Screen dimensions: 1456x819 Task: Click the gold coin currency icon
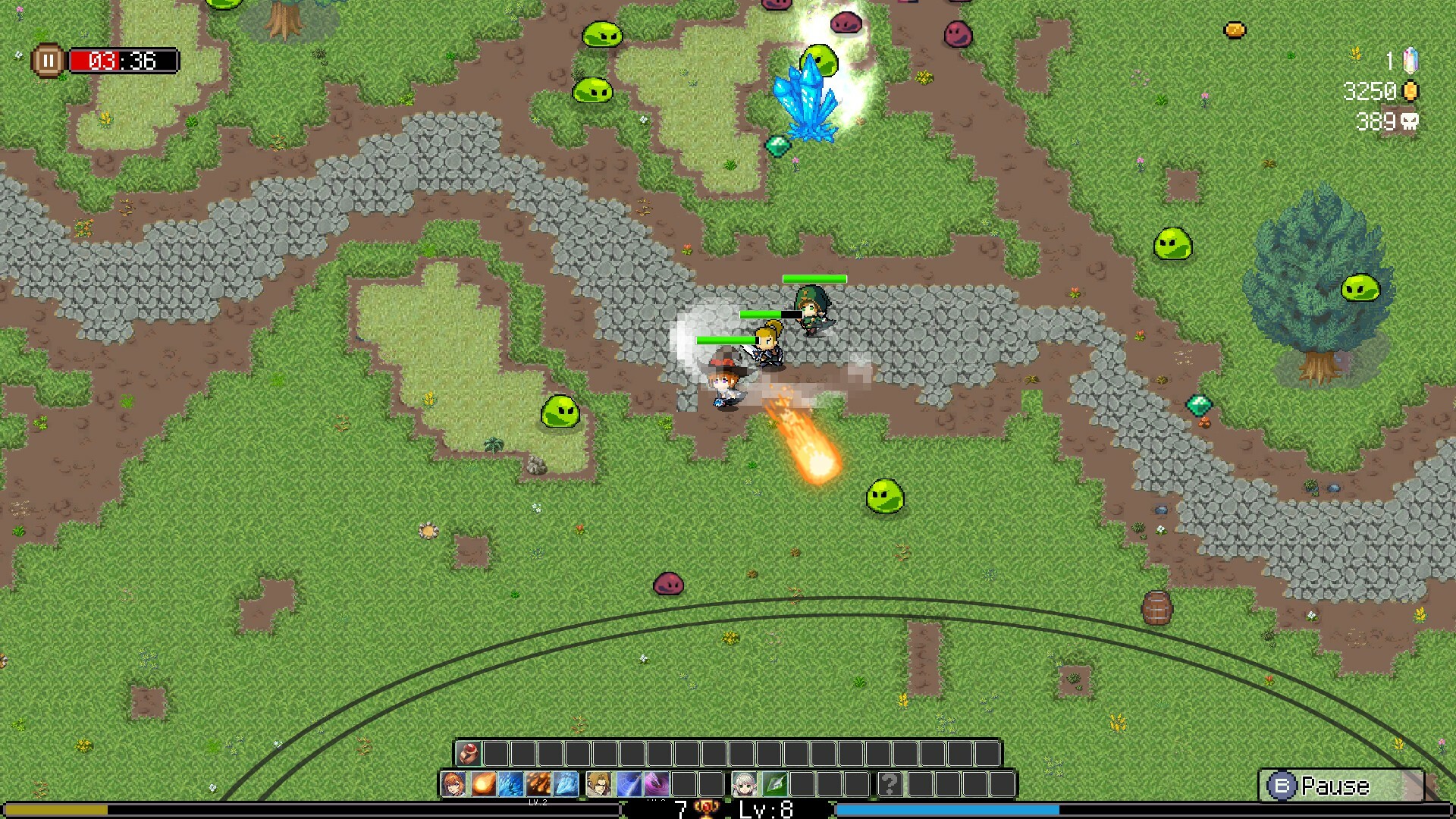click(1409, 92)
